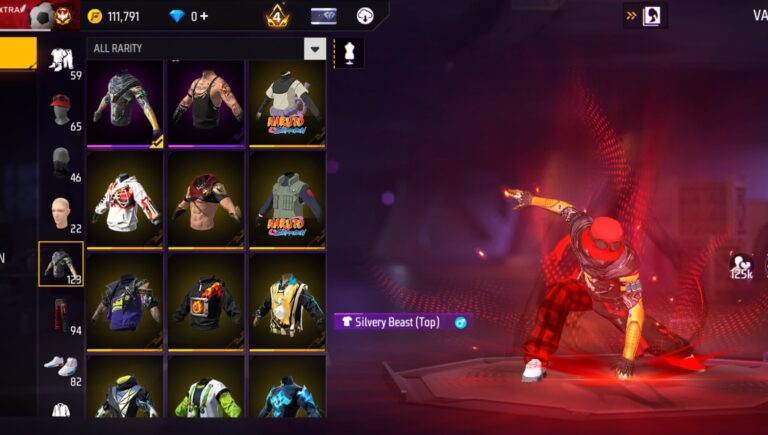Image resolution: width=768 pixels, height=435 pixels.
Task: Select the outfit sets category icon
Action: (x=61, y=59)
